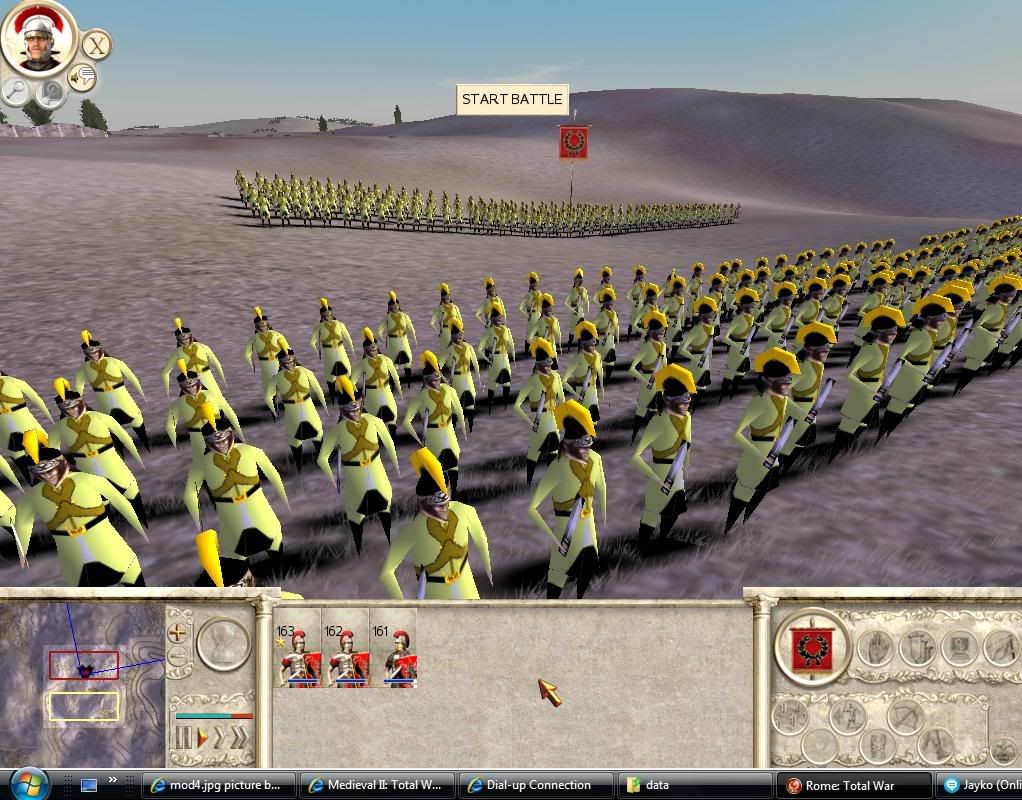Zoom out the minimap with the minus button

178,657
